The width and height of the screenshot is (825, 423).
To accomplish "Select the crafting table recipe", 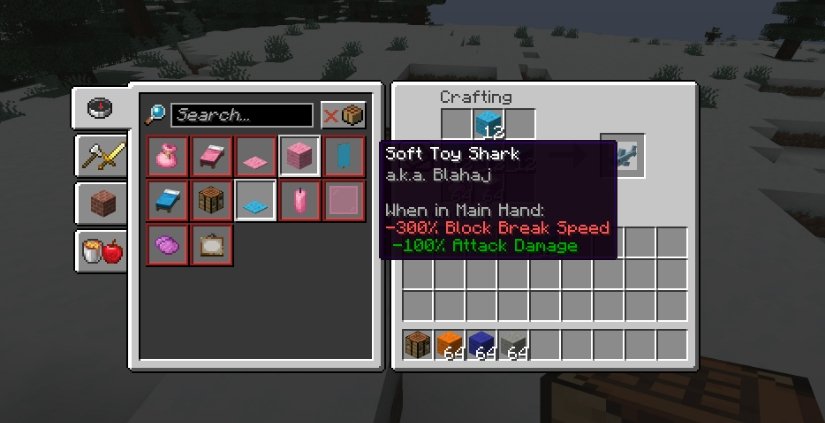I will (x=210, y=200).
